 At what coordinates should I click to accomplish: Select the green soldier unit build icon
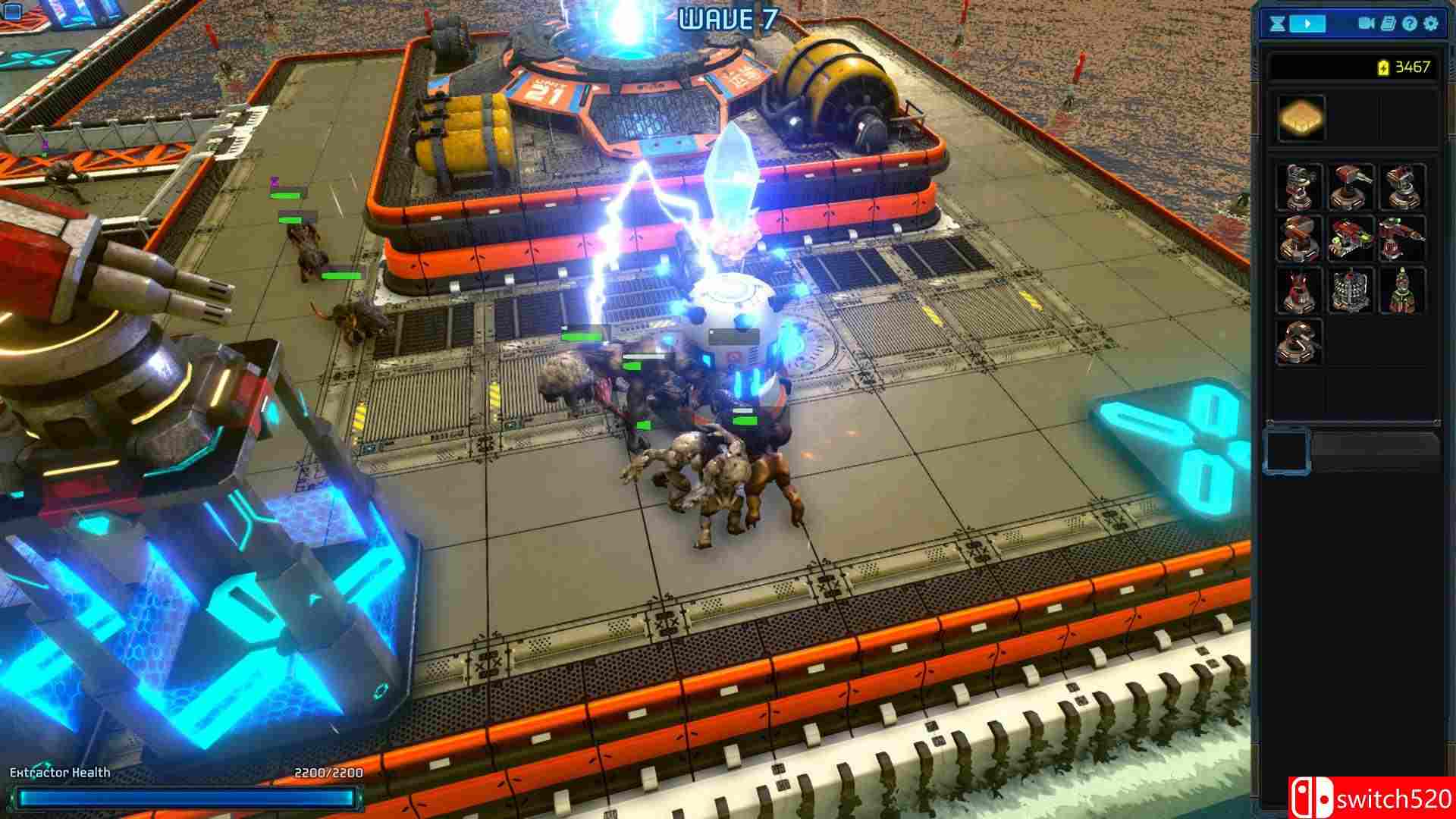[1400, 290]
